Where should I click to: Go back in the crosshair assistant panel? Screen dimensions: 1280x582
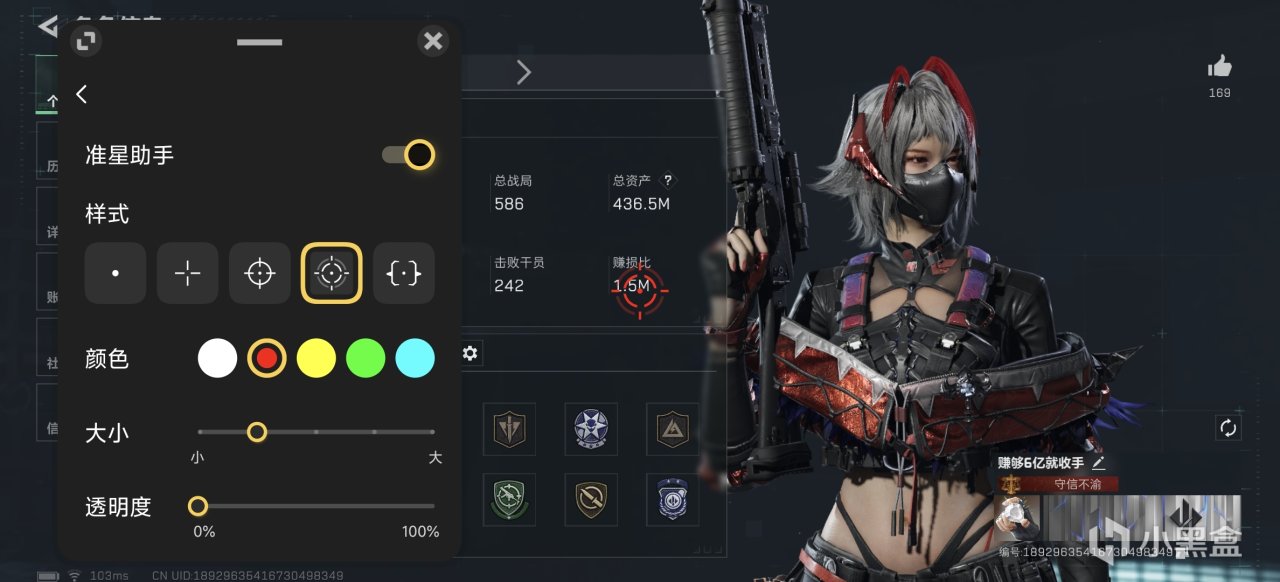point(82,94)
